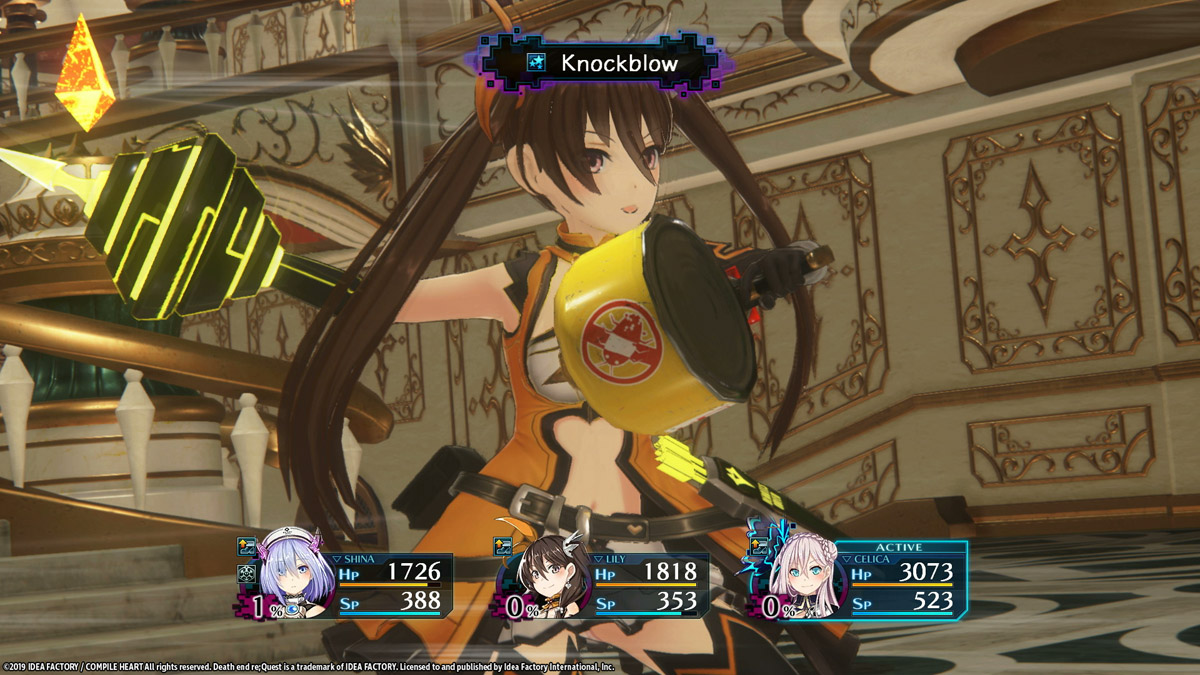Select Shina's party portrait
This screenshot has height=675, width=1200.
pyautogui.click(x=293, y=576)
